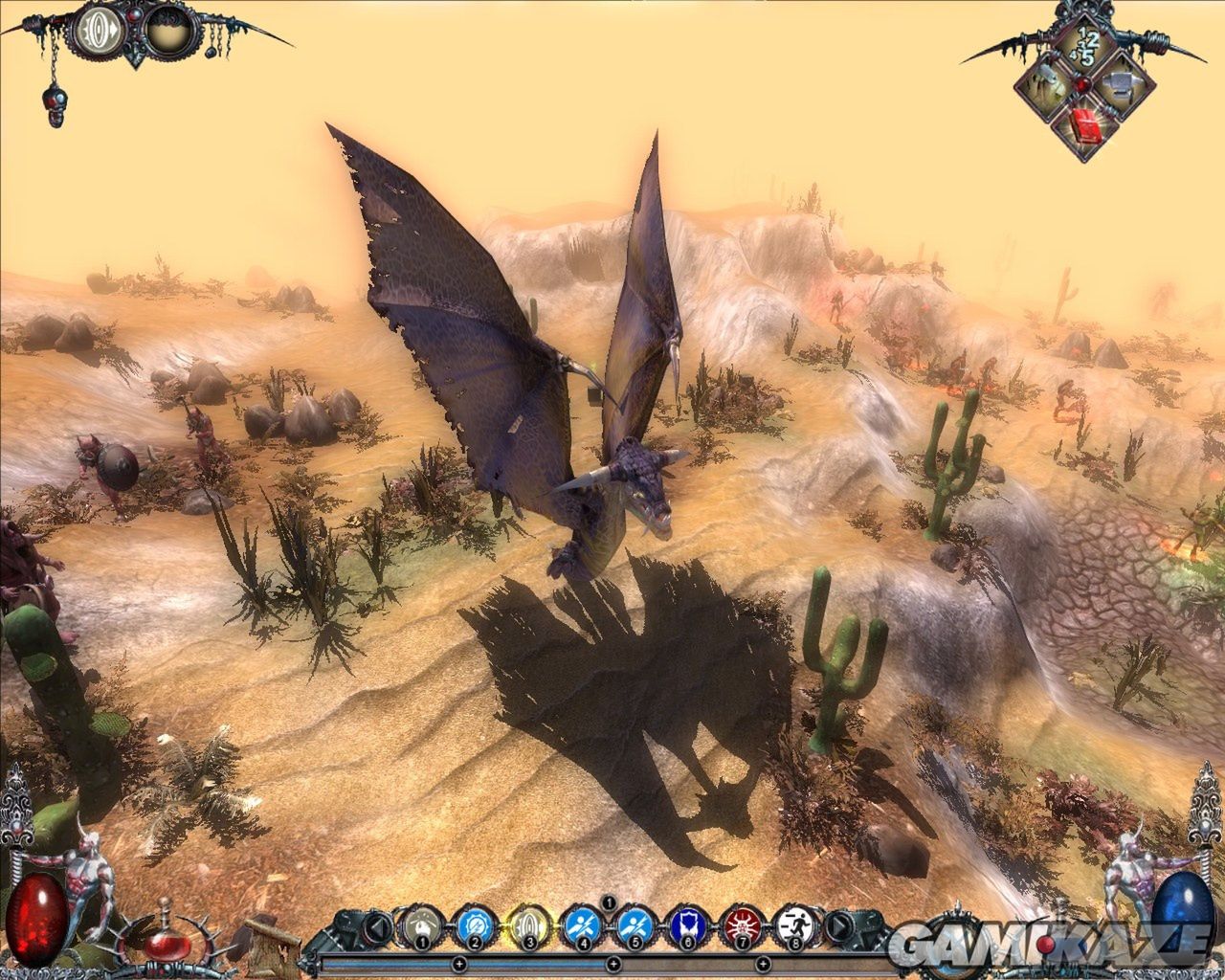The image size is (1225, 980).
Task: Trigger the blue lightning runner skill in slot 4
Action: coord(581,926)
